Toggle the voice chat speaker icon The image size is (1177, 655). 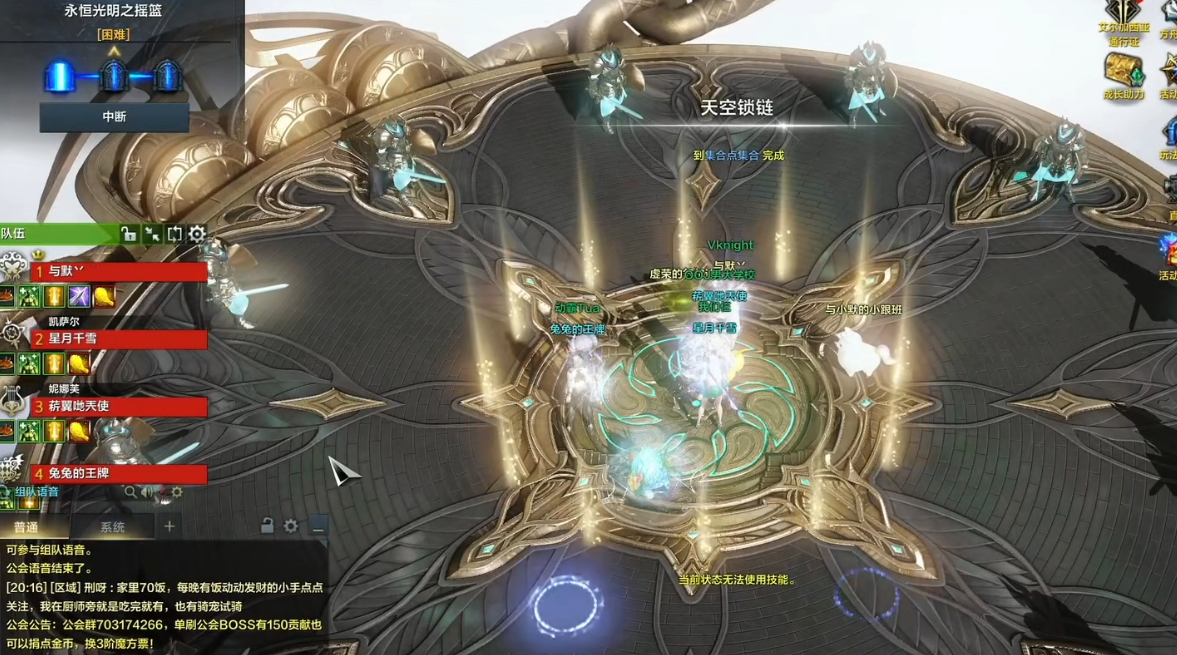pyautogui.click(x=148, y=492)
